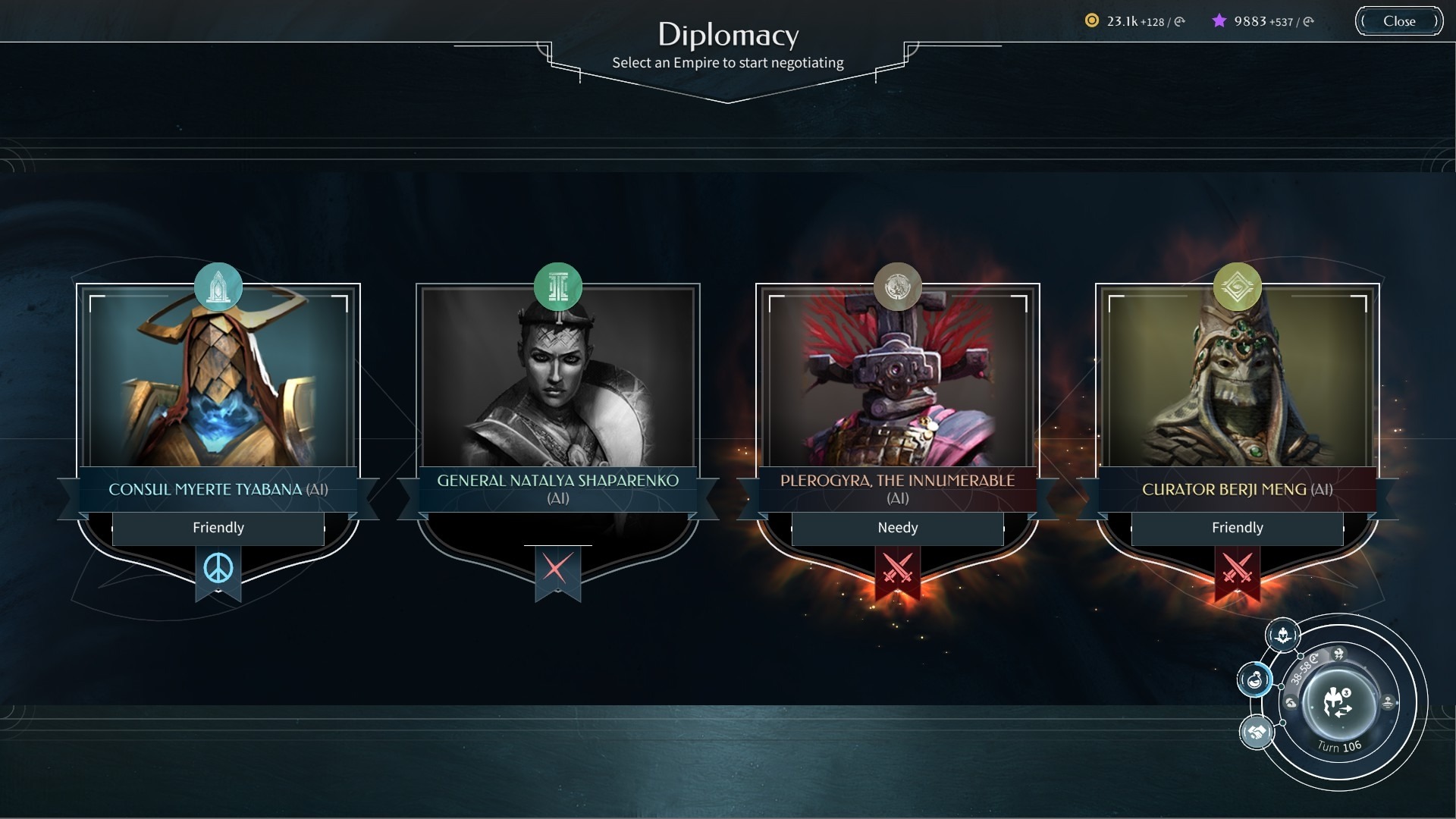The width and height of the screenshot is (1456, 819).
Task: Click the storm cloud season icon
Action: click(x=1338, y=654)
